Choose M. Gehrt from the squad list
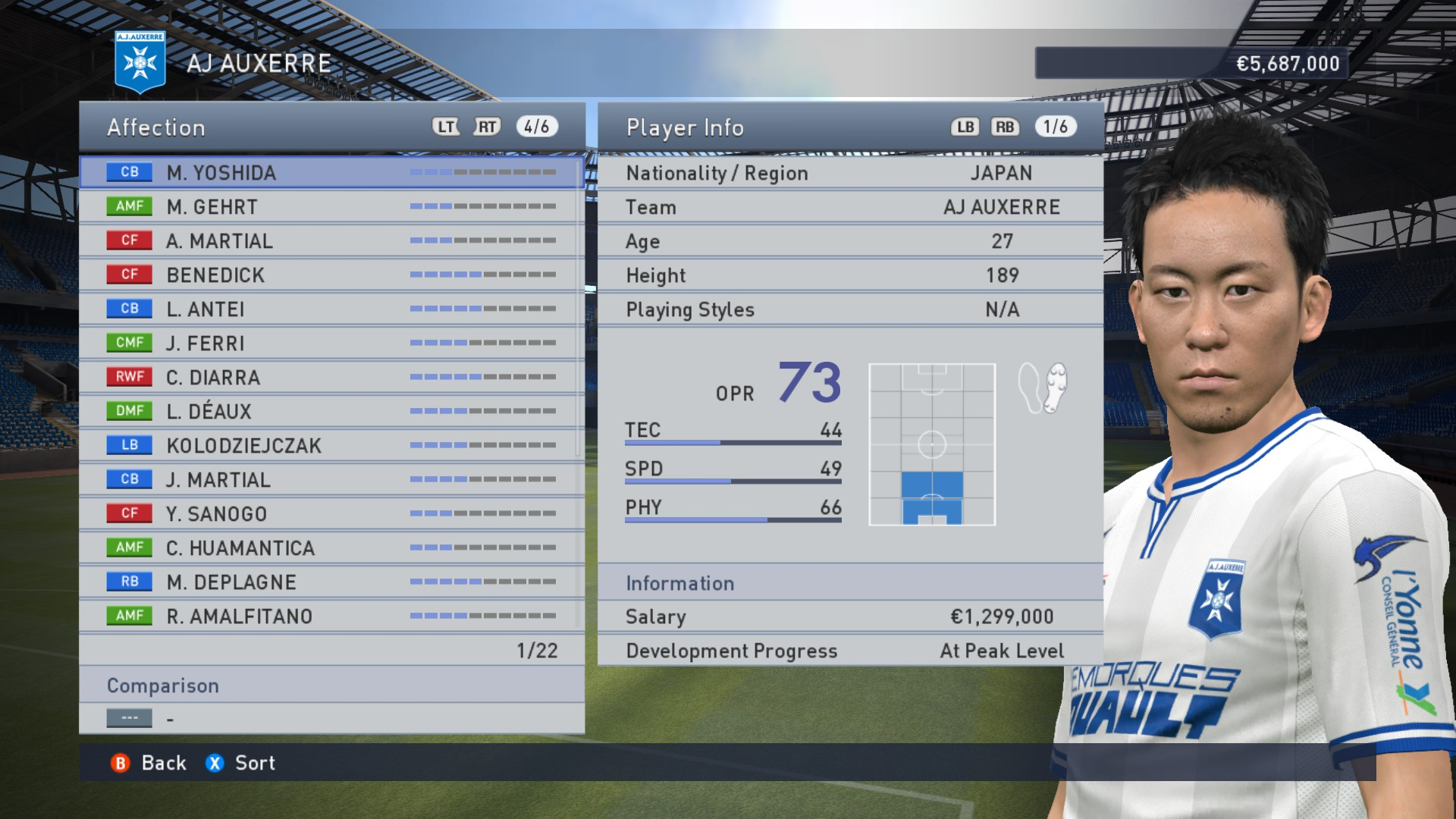1456x819 pixels. point(331,207)
